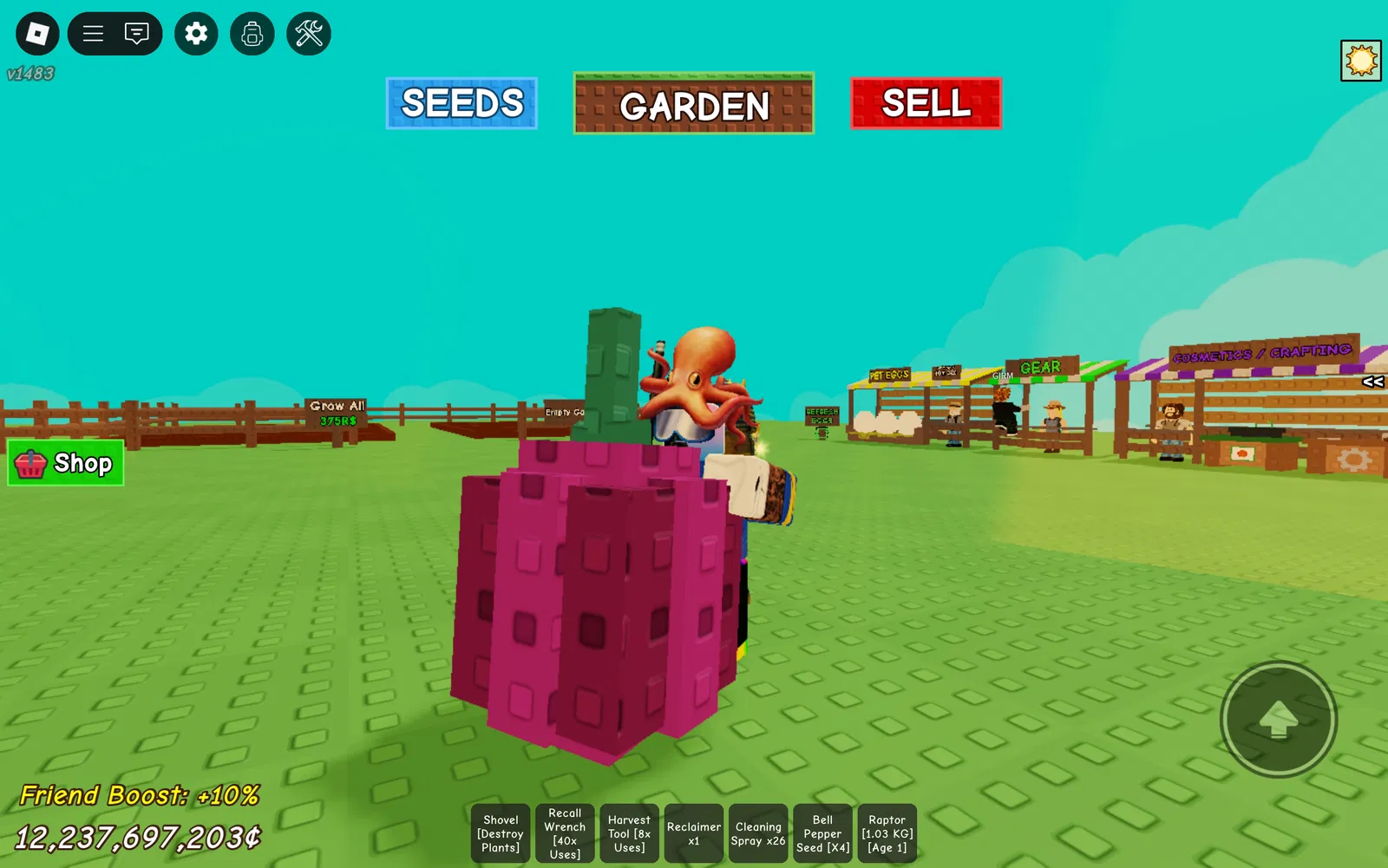Equip the Reclaimer item
Image resolution: width=1388 pixels, height=868 pixels.
693,833
